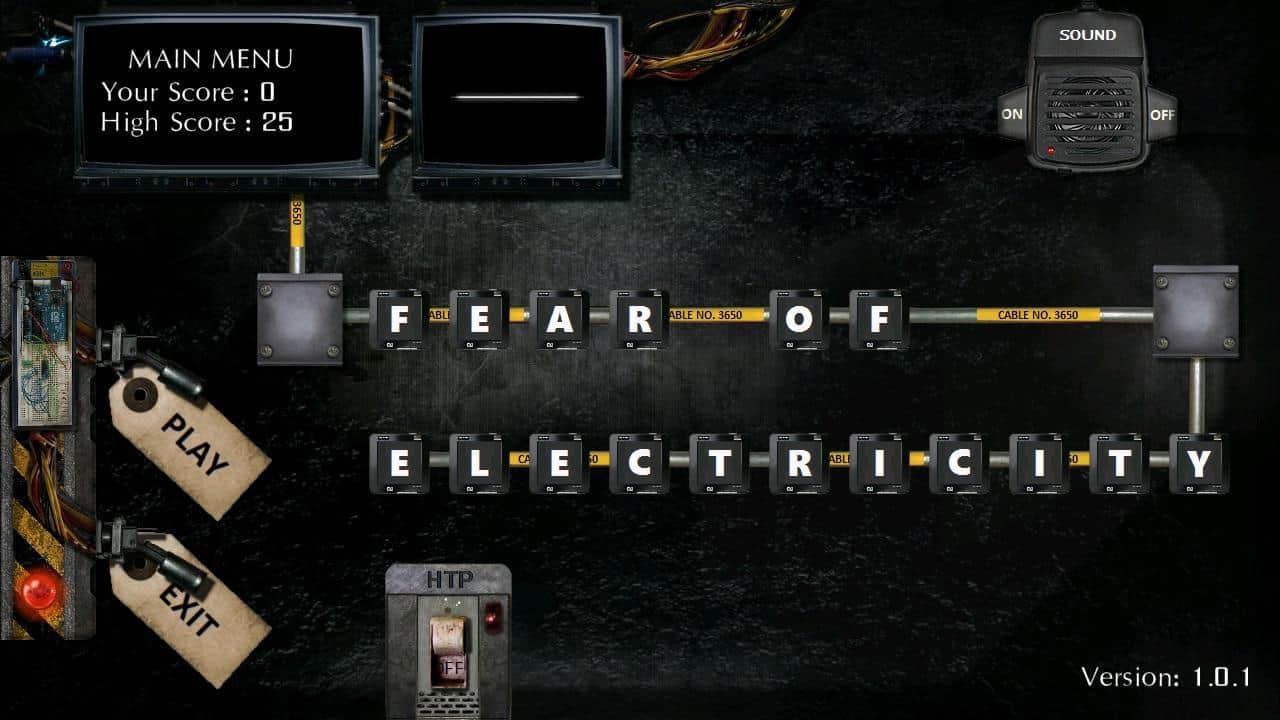1280x720 pixels.
Task: Click the letter A tile in FEAR
Action: coord(560,320)
